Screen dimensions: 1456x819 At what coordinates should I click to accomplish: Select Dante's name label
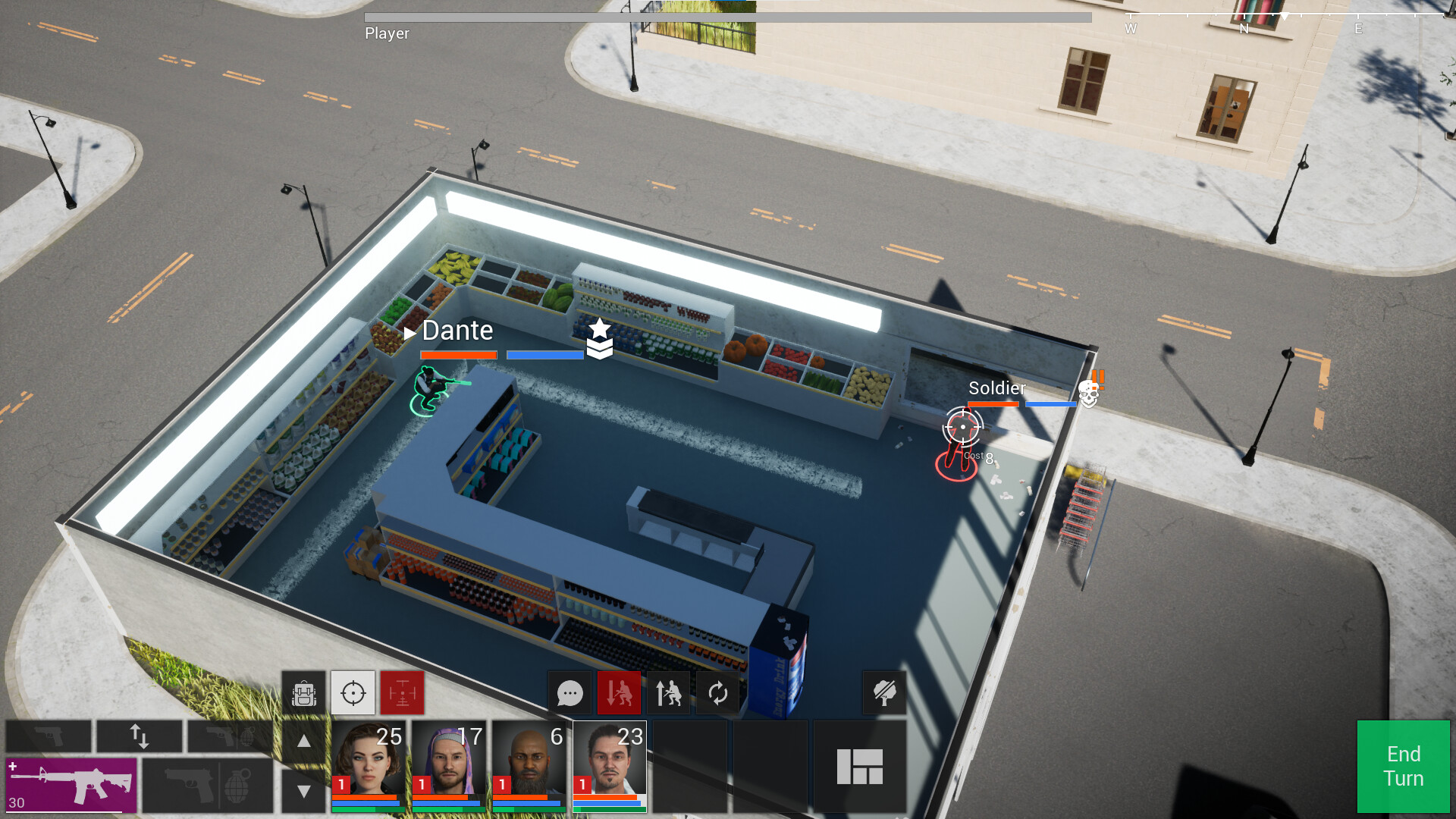click(x=457, y=331)
